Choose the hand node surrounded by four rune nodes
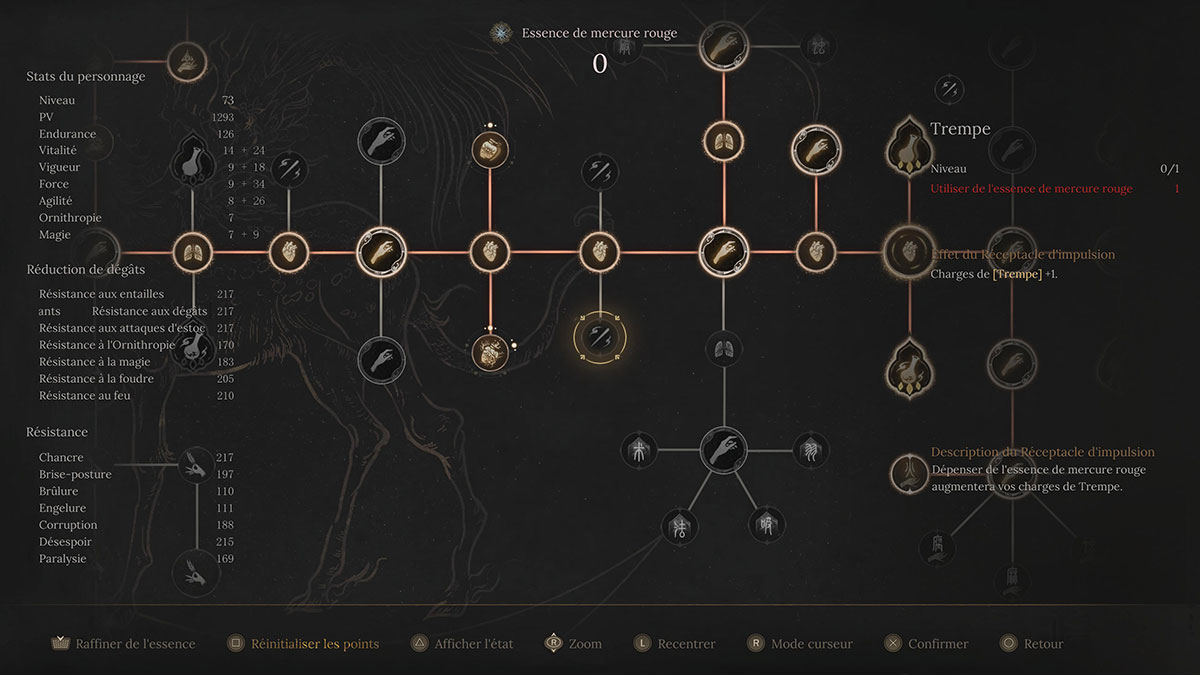1200x675 pixels. (x=722, y=450)
